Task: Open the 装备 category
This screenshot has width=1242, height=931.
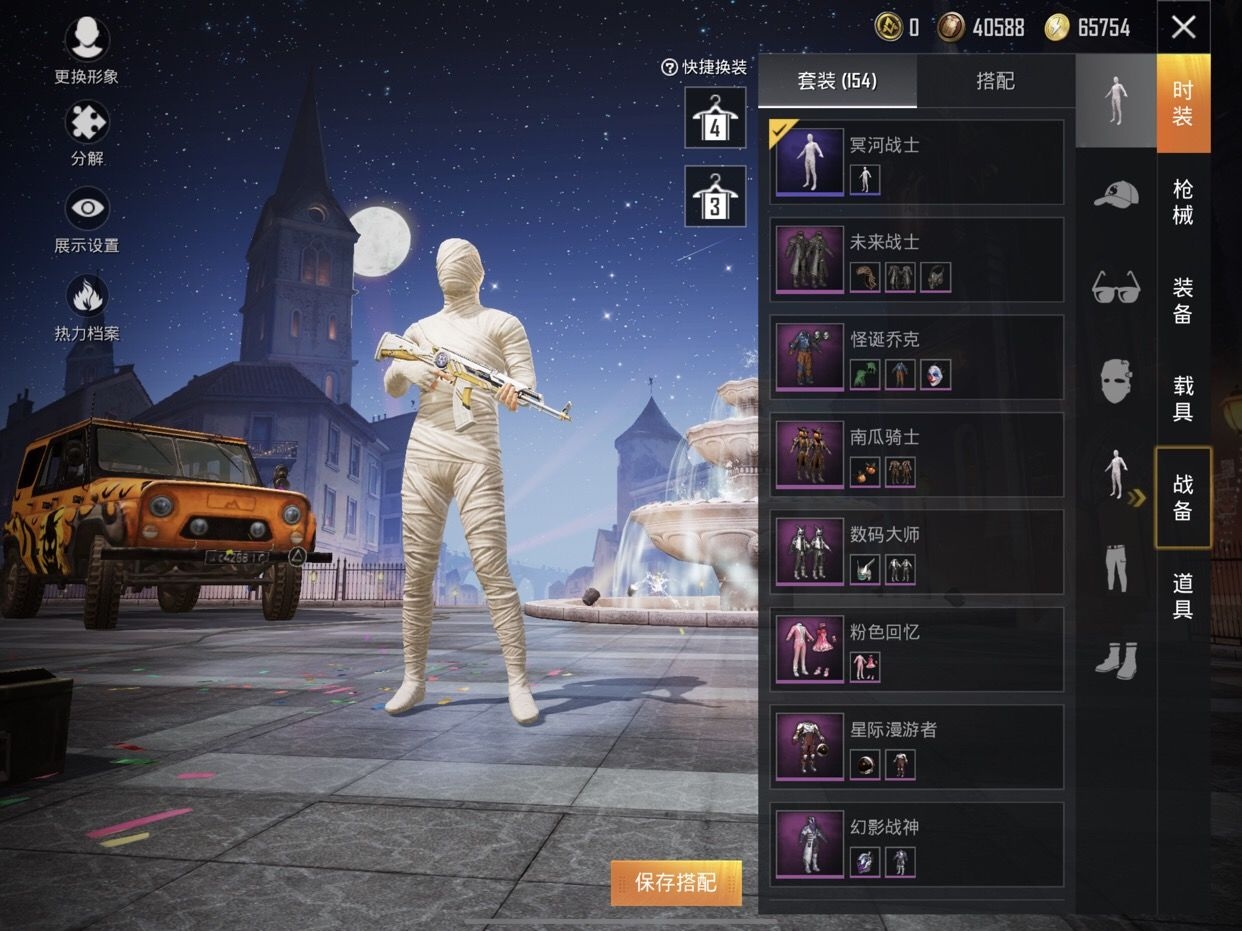Action: (1183, 300)
